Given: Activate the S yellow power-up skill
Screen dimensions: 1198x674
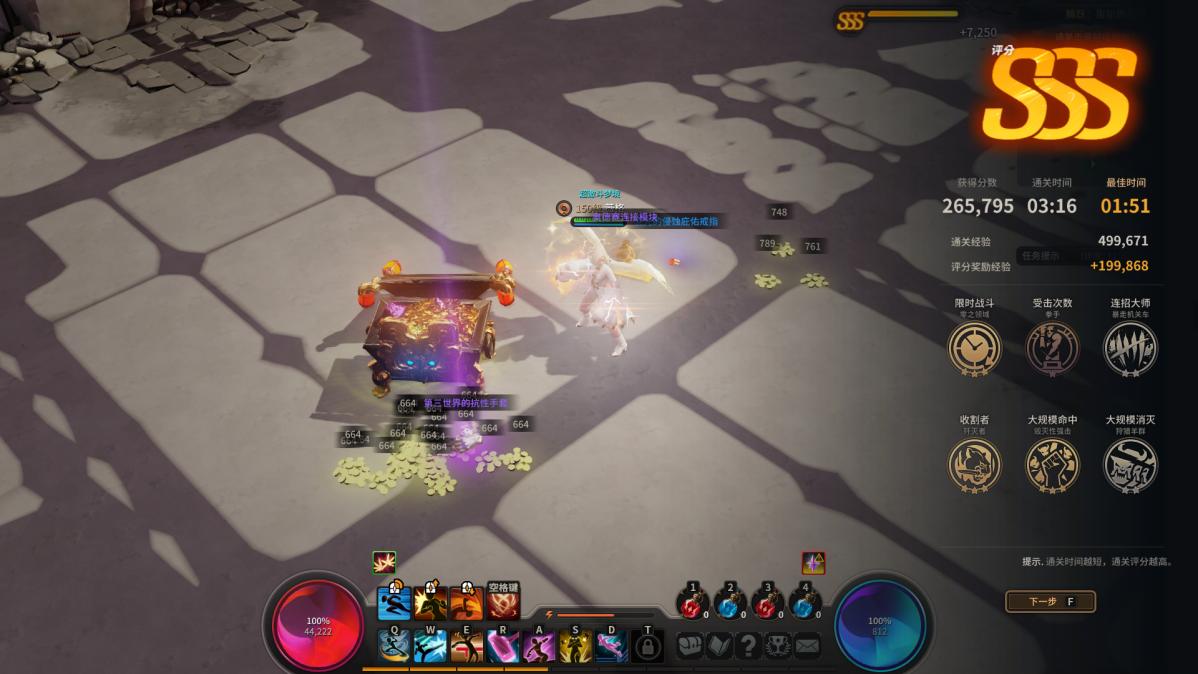Looking at the screenshot, I should [574, 645].
